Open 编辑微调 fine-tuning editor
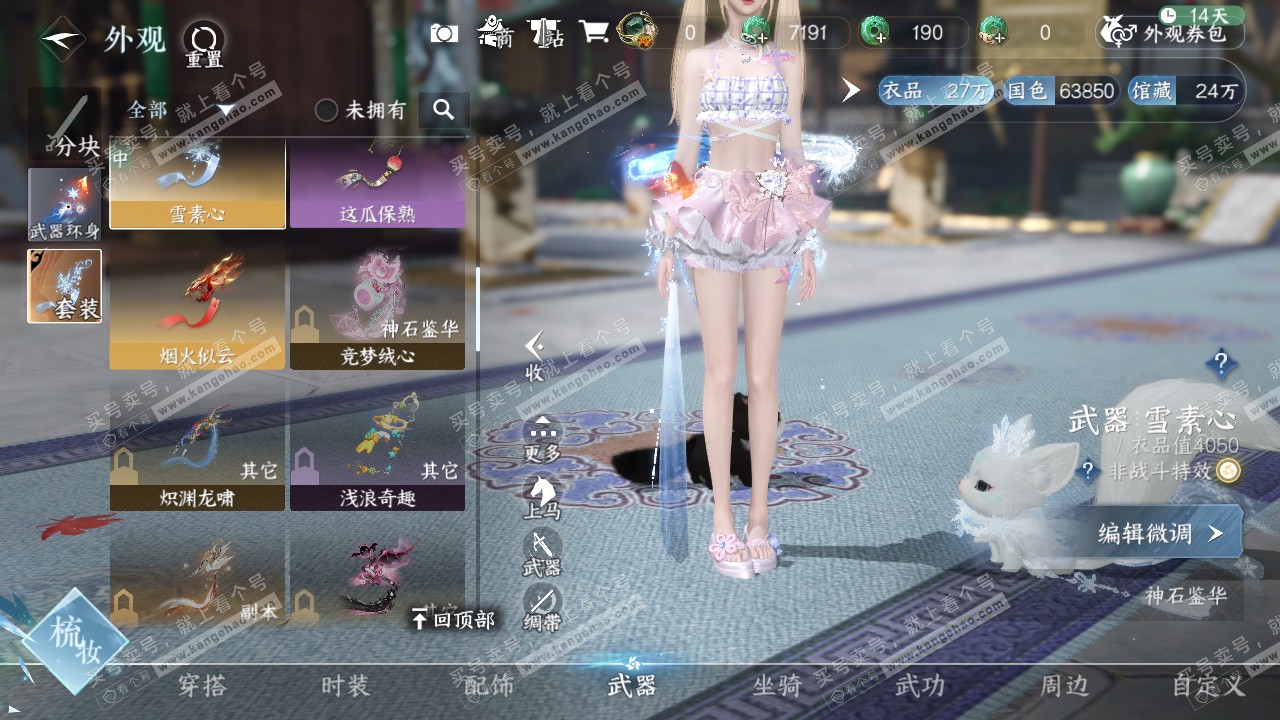The height and width of the screenshot is (720, 1280). pyautogui.click(x=1160, y=533)
